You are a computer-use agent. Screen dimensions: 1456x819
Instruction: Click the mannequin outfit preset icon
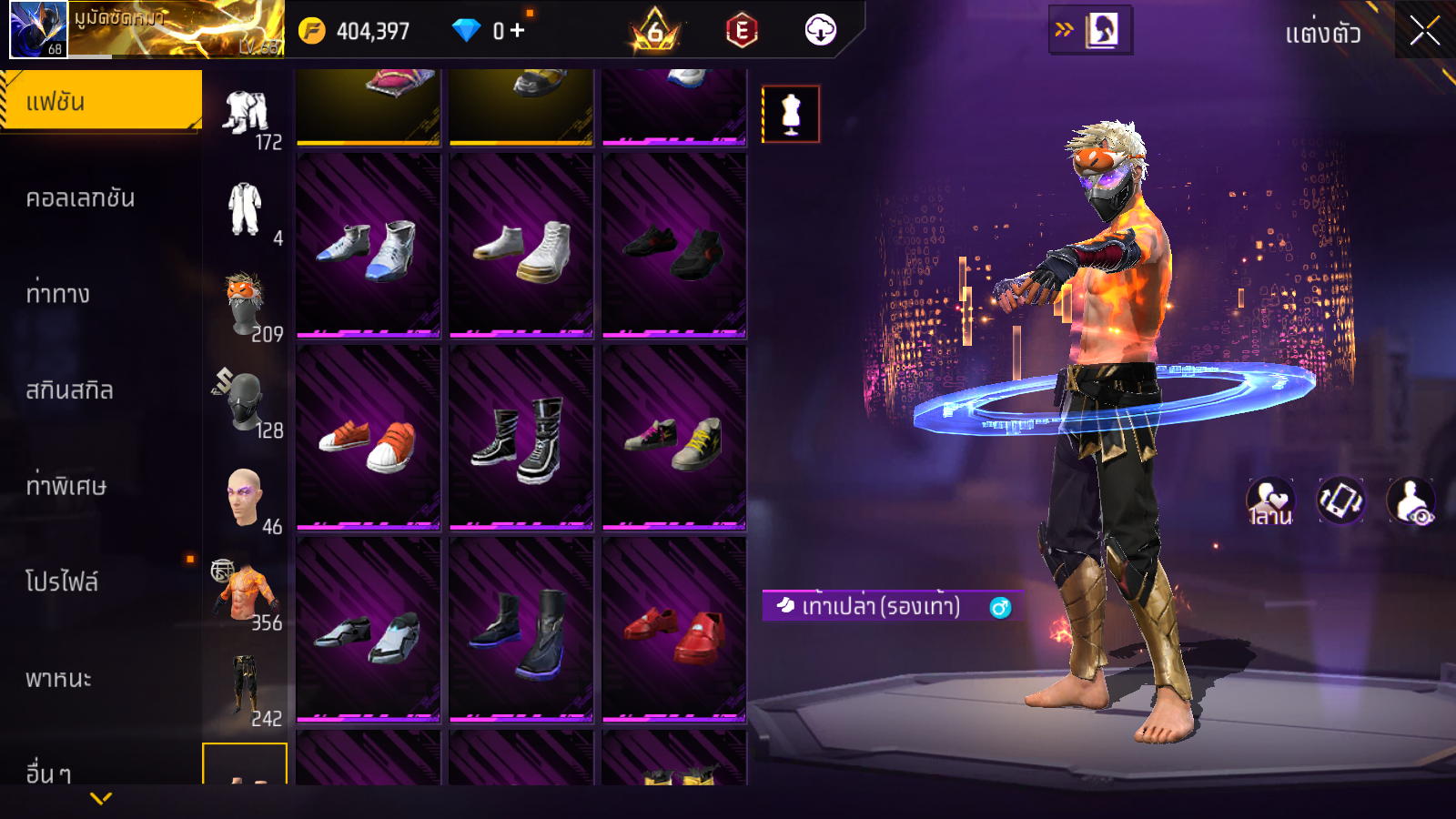(x=791, y=115)
